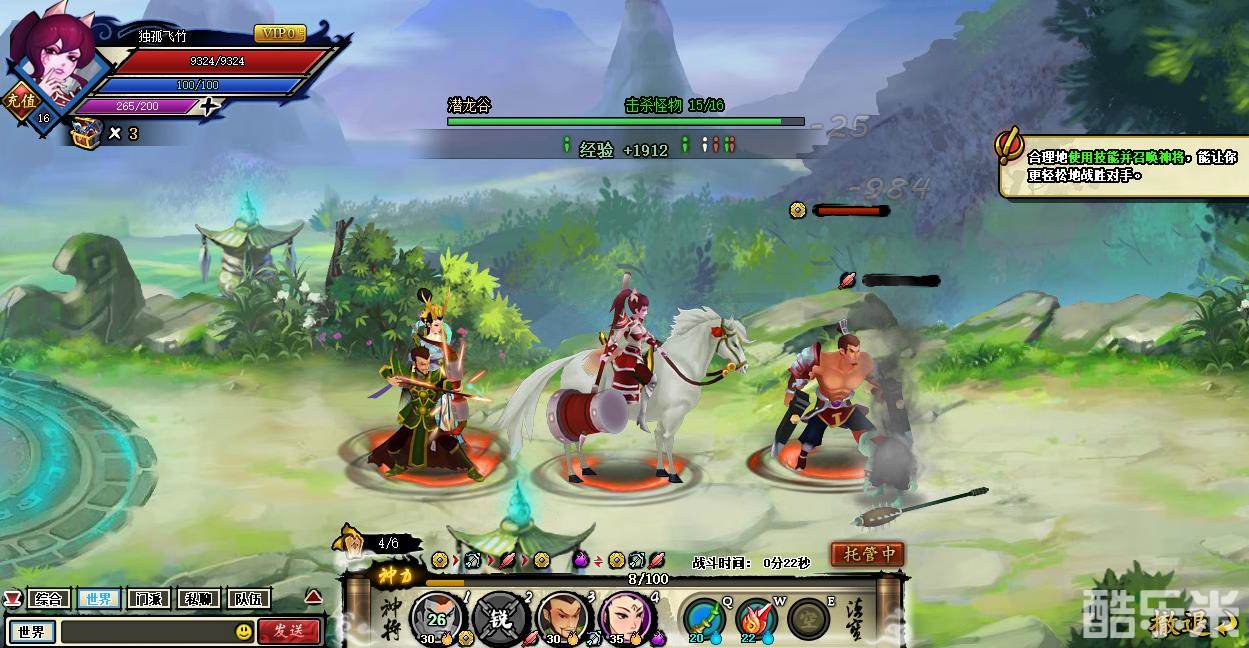Click the 托管中 auto-battle button

click(867, 554)
